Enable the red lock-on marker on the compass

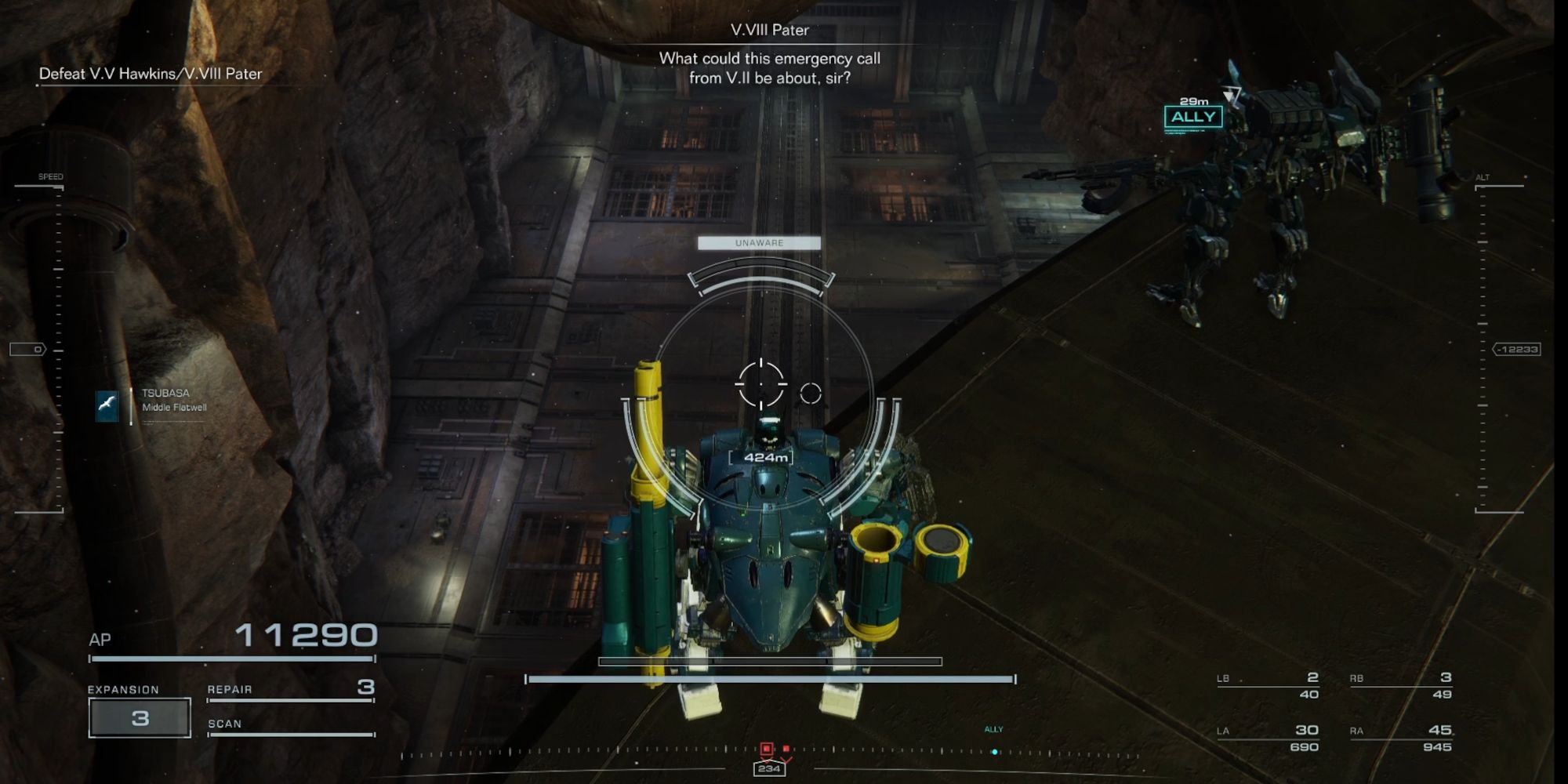click(x=768, y=749)
